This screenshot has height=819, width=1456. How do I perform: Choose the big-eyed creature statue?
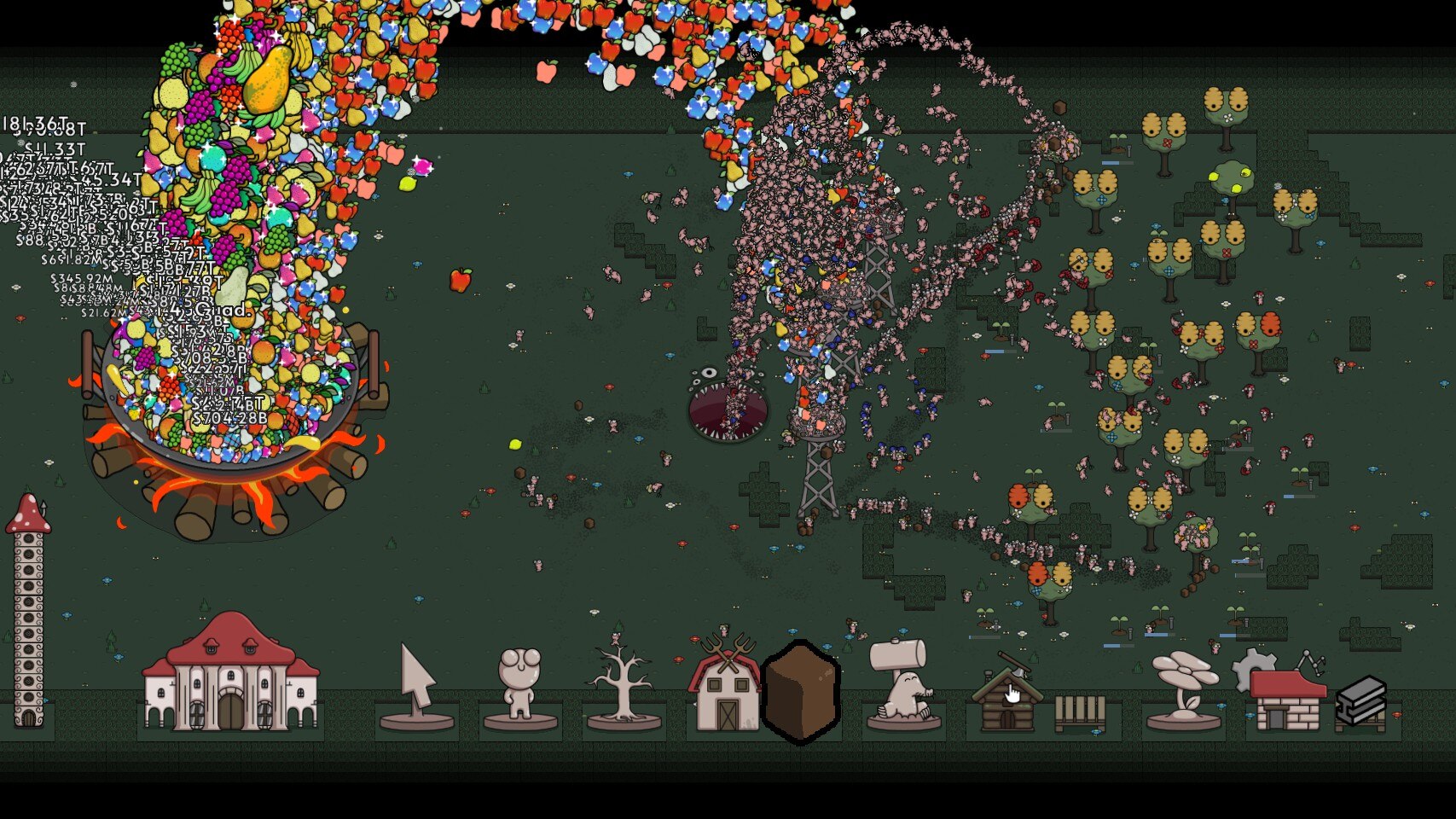point(520,688)
